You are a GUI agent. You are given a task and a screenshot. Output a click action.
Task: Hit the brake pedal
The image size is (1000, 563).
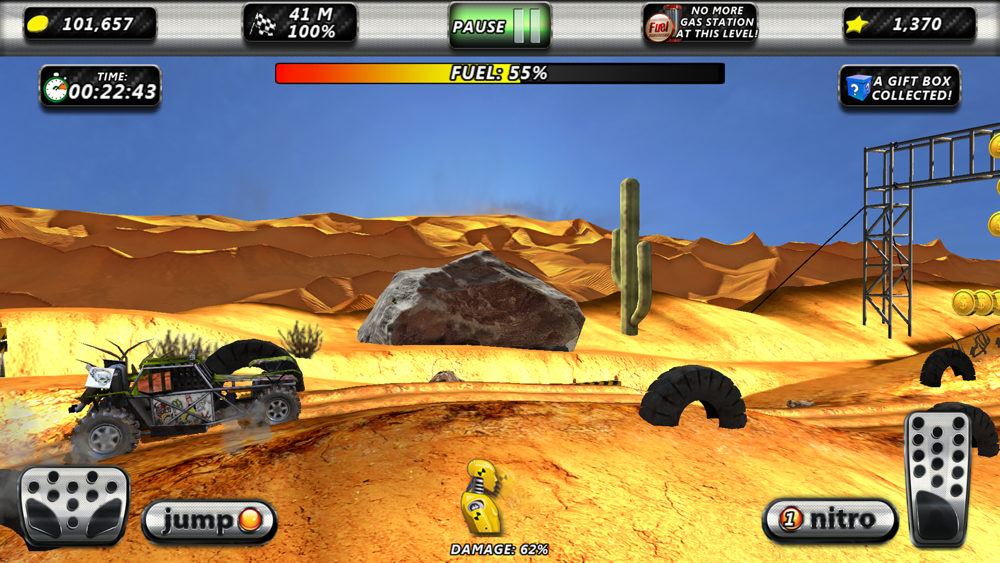[74, 505]
